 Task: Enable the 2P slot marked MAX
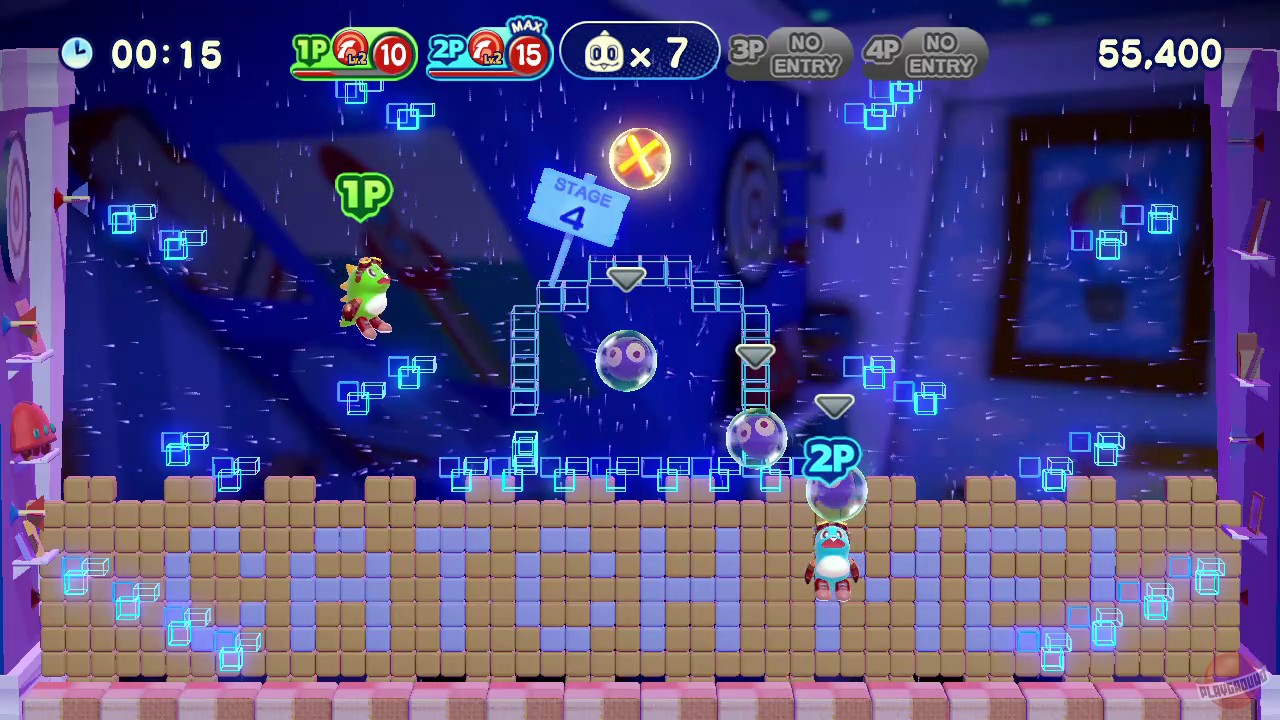pos(490,52)
